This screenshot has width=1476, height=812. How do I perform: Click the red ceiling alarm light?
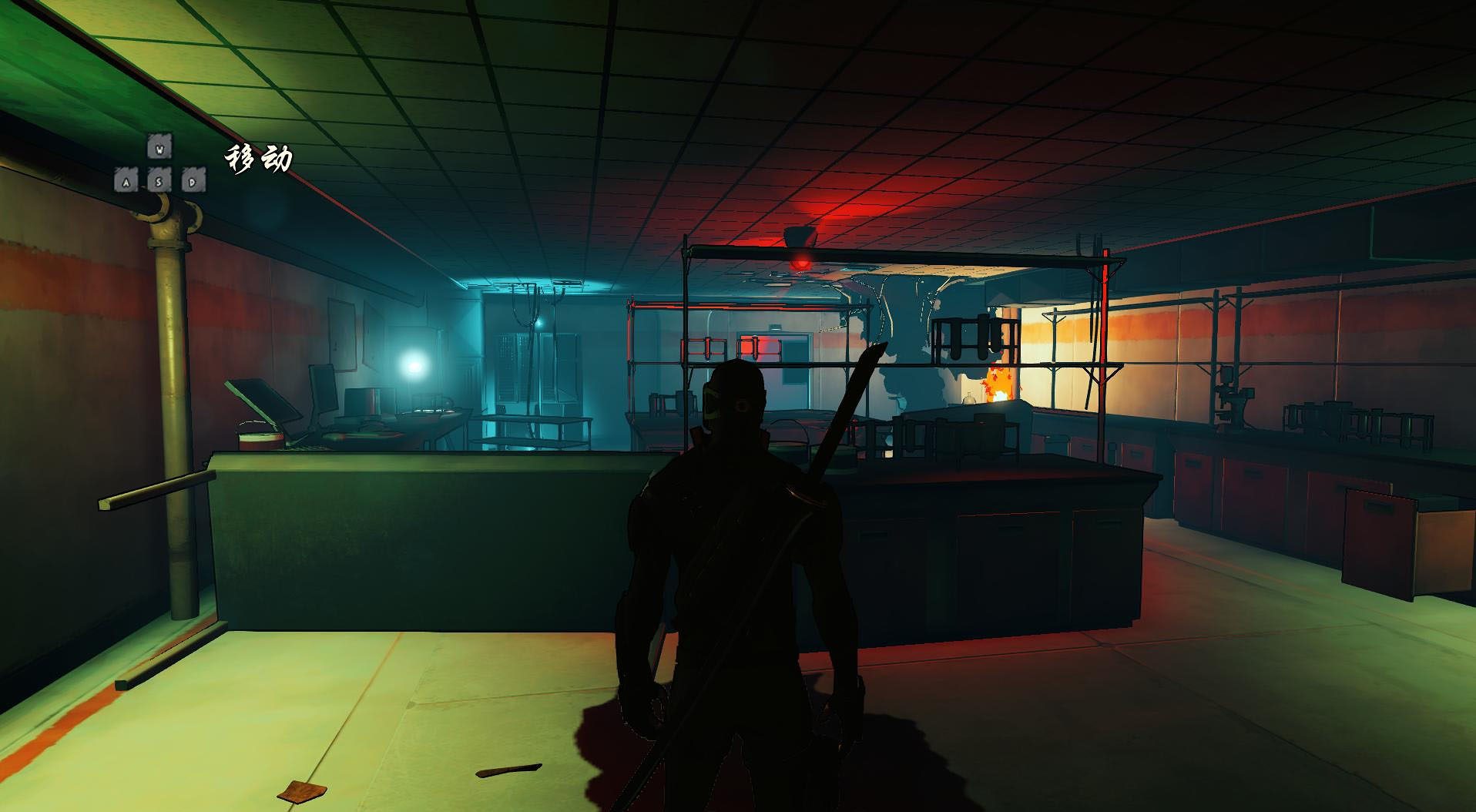click(x=801, y=260)
